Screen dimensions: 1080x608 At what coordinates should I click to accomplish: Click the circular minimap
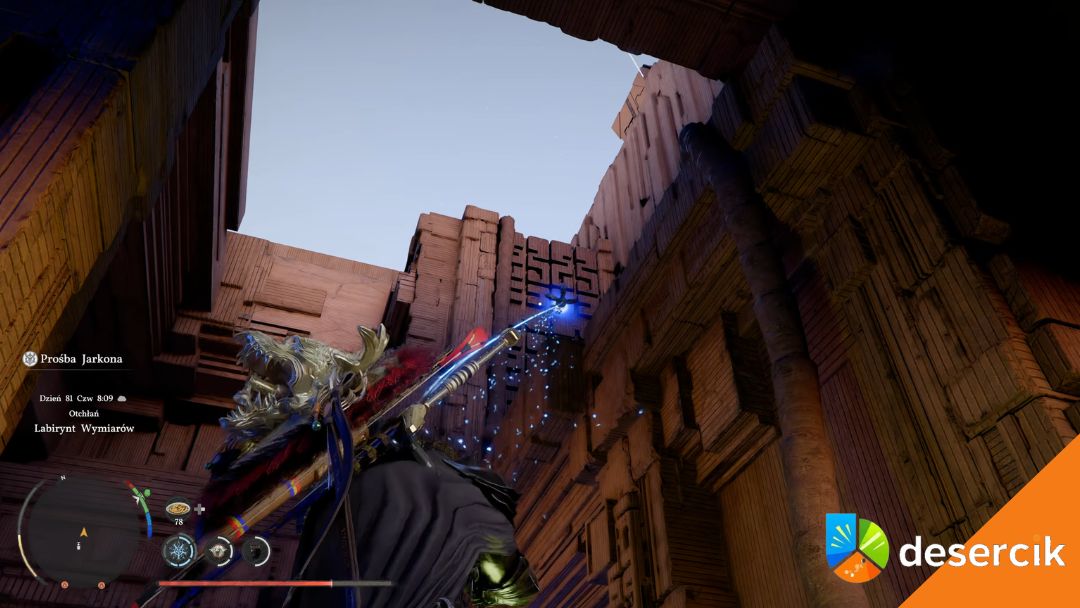[80, 529]
